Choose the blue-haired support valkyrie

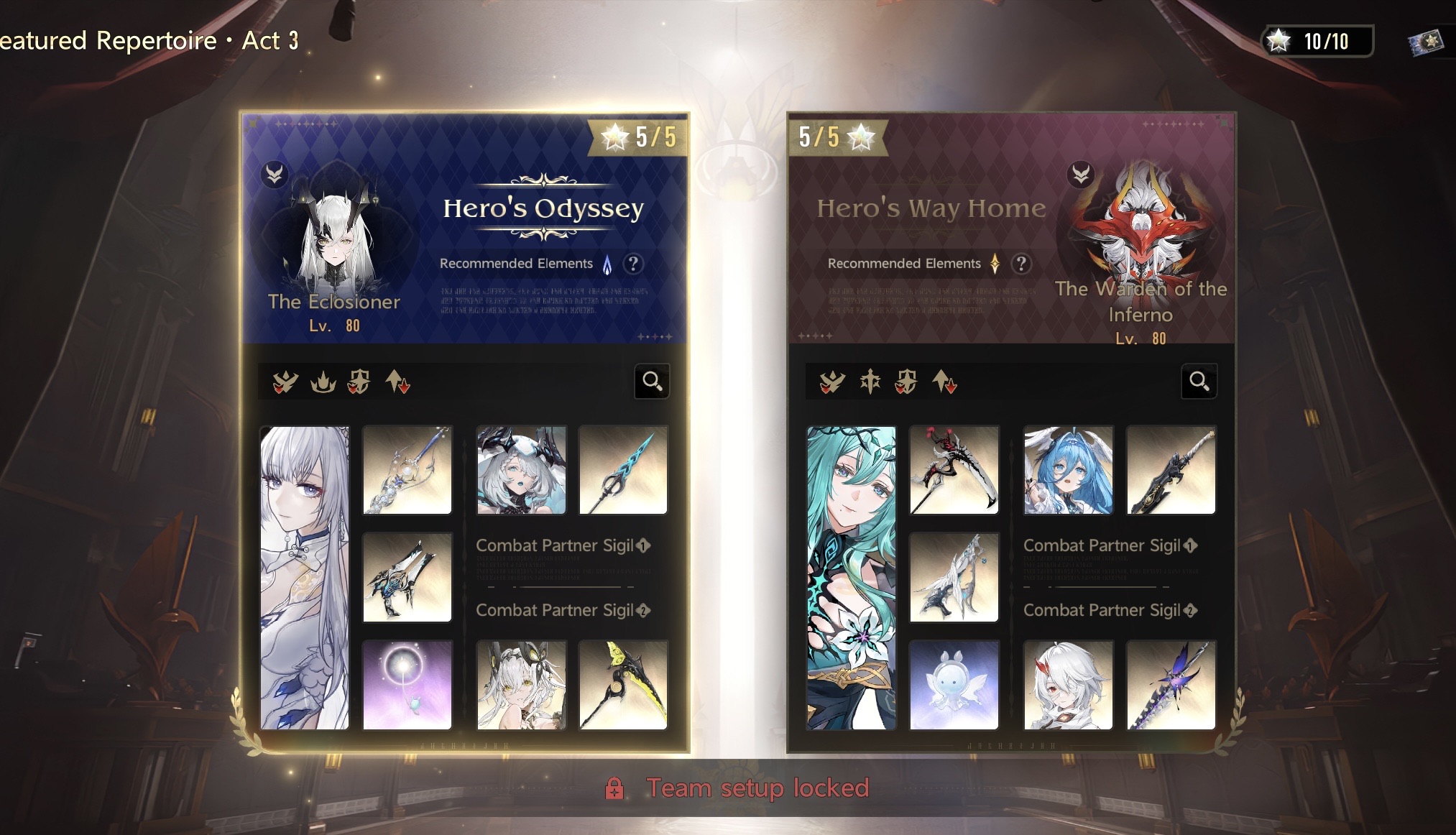point(1069,470)
